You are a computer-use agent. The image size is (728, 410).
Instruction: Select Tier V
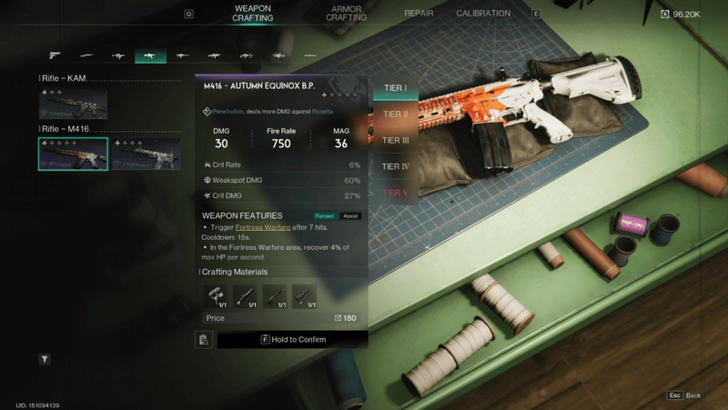click(395, 192)
